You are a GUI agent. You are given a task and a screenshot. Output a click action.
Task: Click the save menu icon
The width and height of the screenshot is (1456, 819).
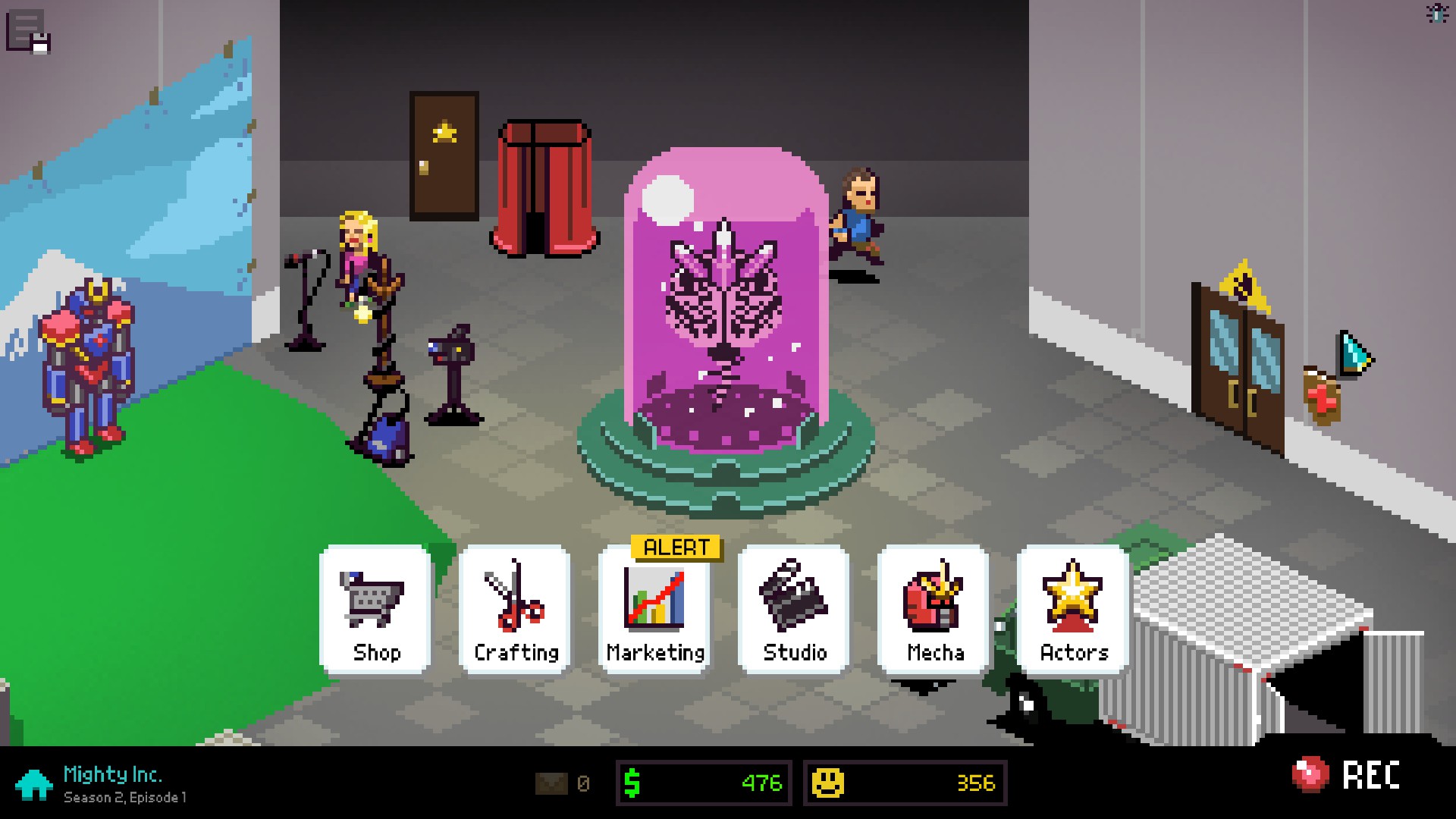[x=28, y=32]
